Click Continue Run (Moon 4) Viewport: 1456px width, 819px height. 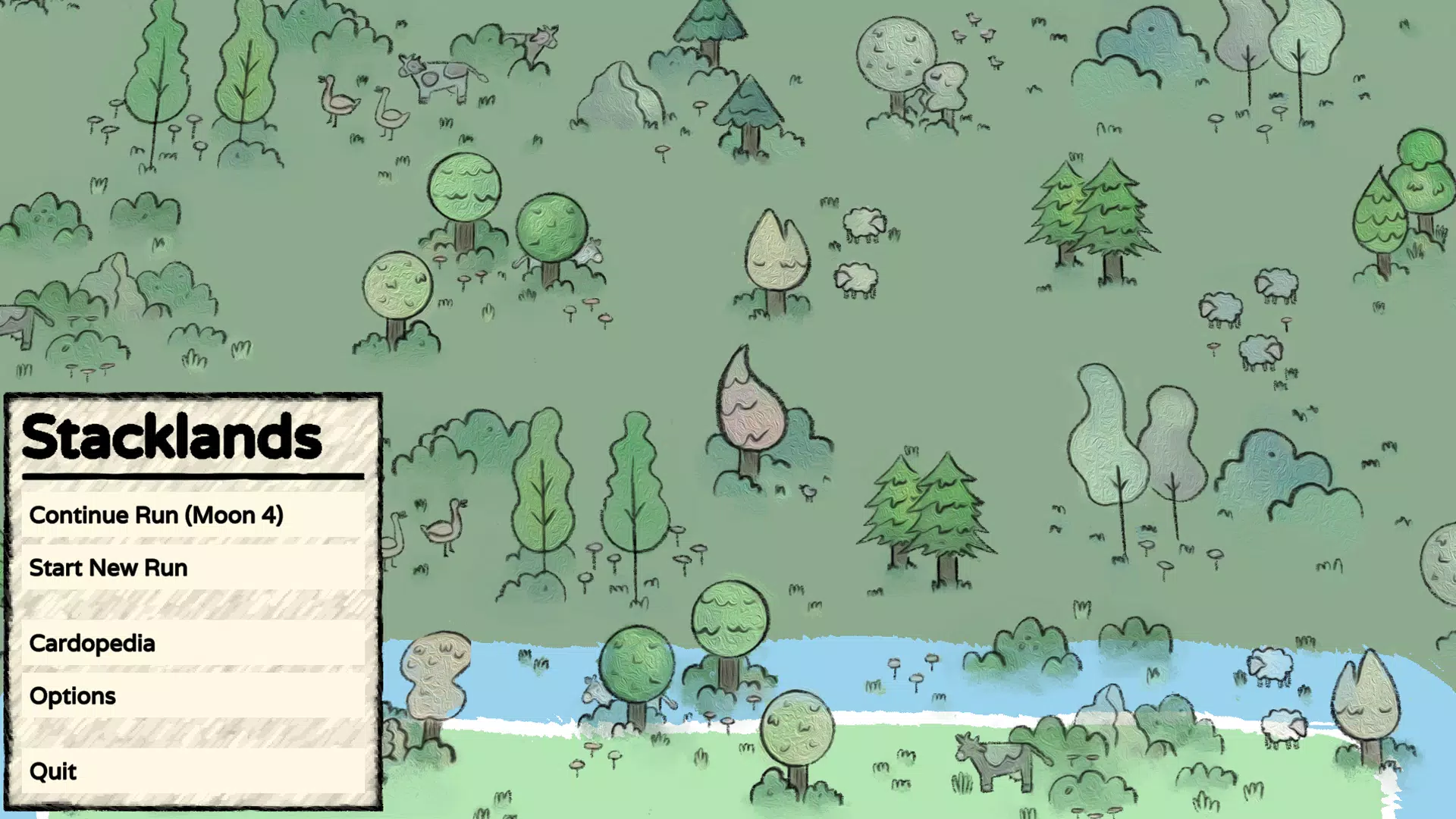[x=155, y=515]
